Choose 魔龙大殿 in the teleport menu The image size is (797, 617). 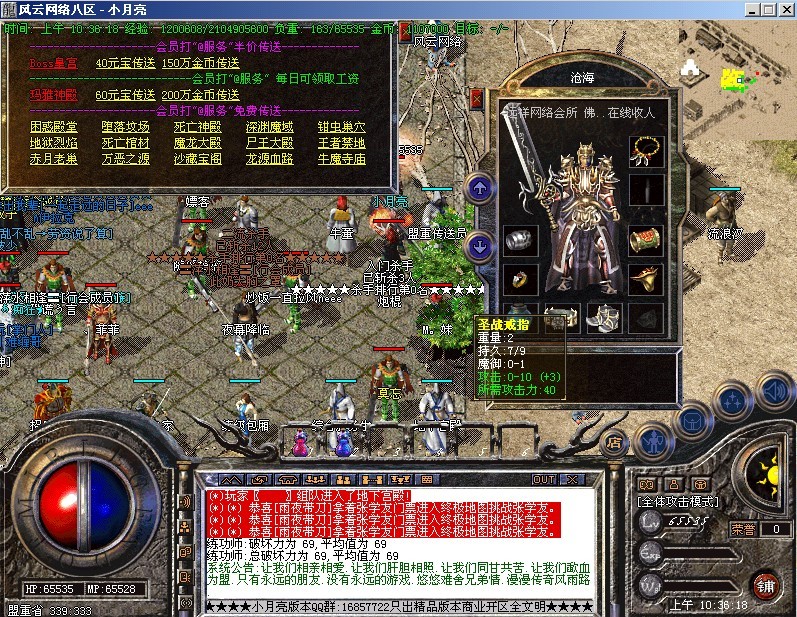point(197,143)
